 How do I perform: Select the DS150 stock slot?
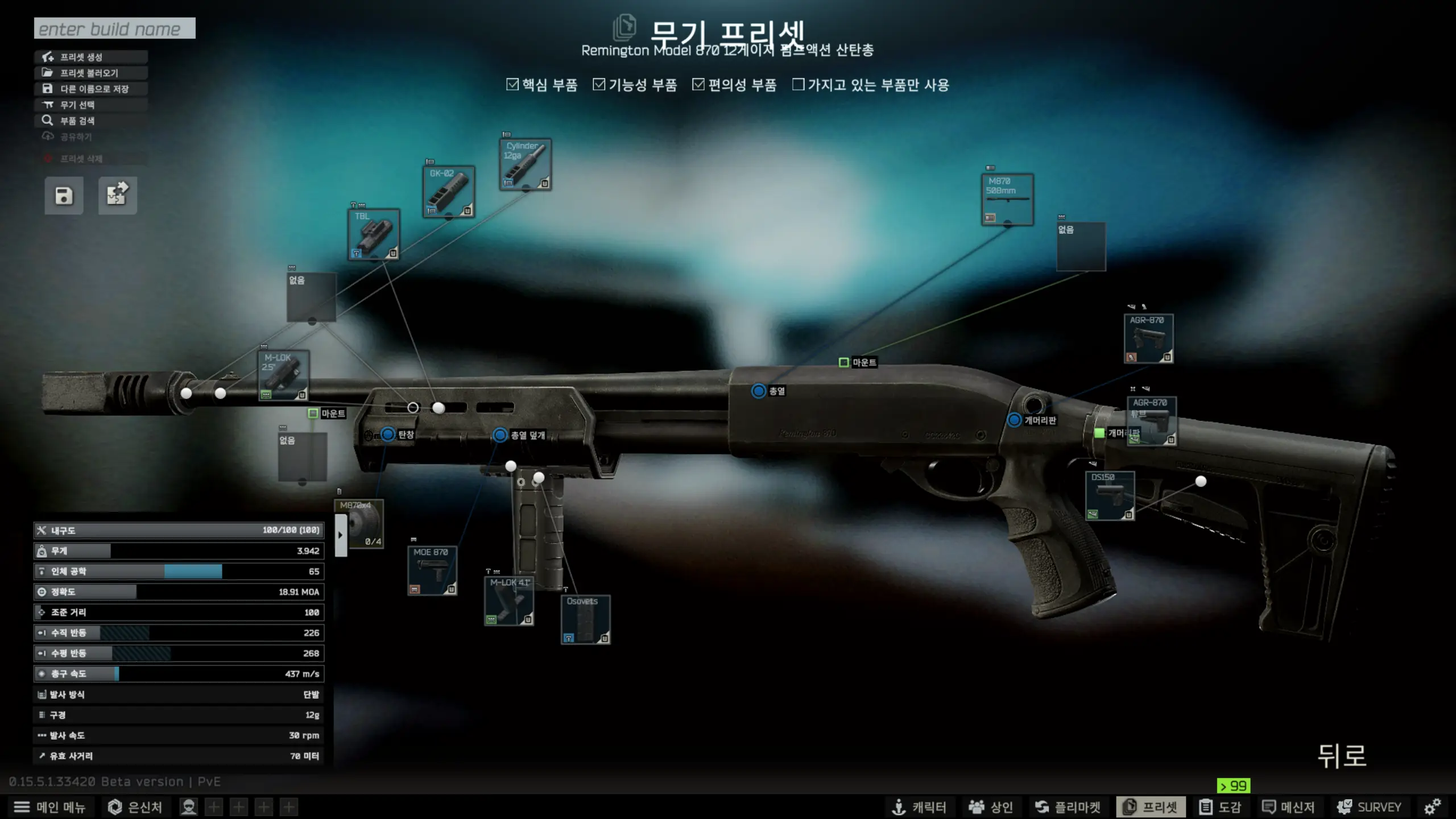pyautogui.click(x=1110, y=495)
